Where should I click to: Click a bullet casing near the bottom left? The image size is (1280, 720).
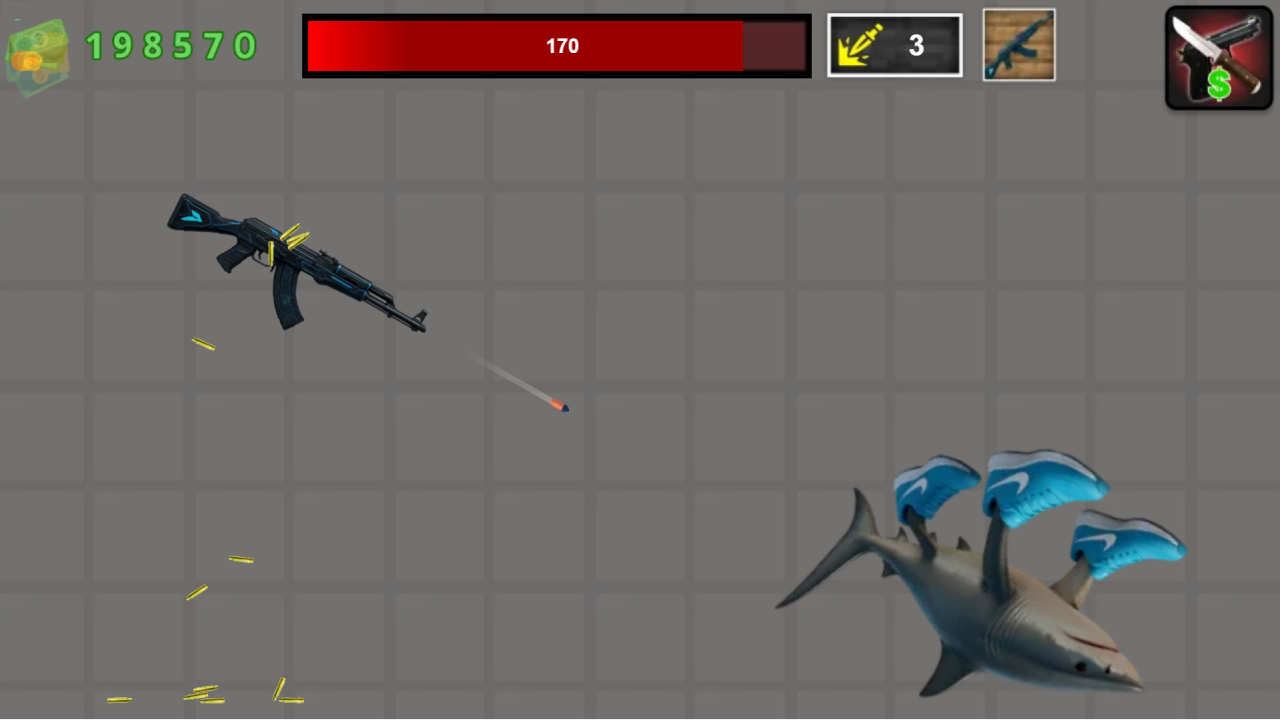coord(200,690)
